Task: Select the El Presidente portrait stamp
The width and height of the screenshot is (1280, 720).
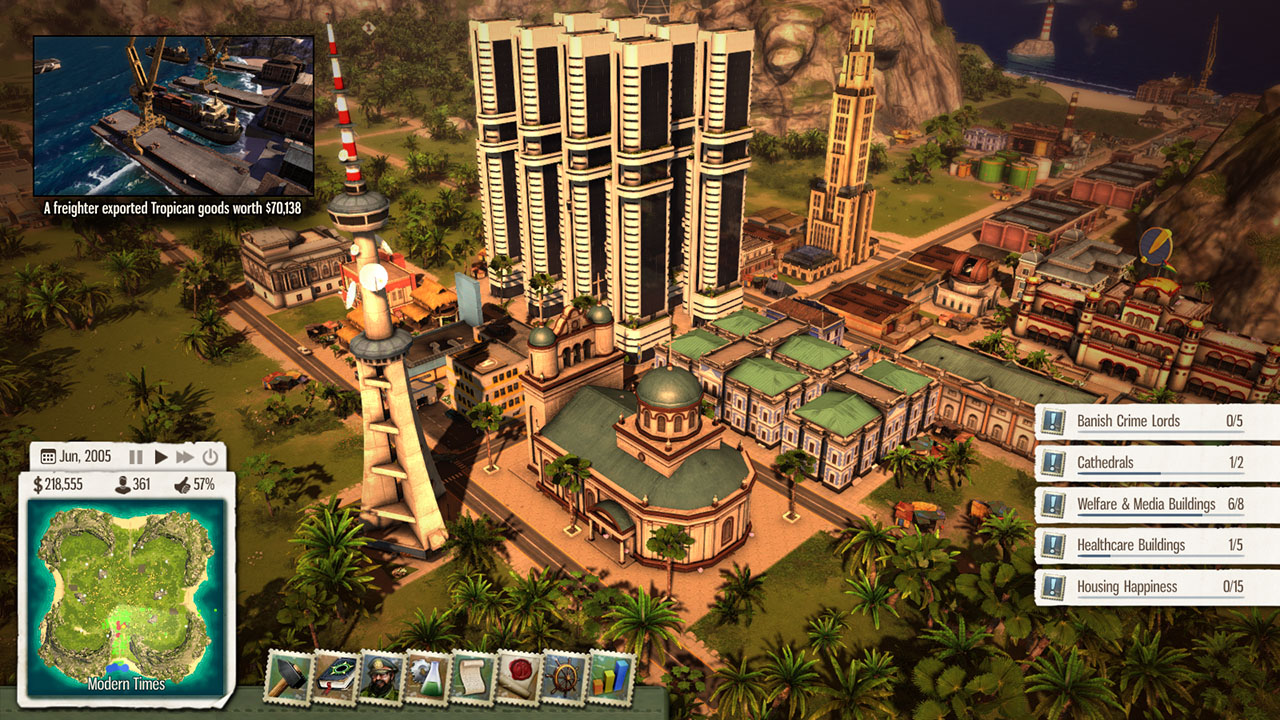Action: [x=381, y=678]
